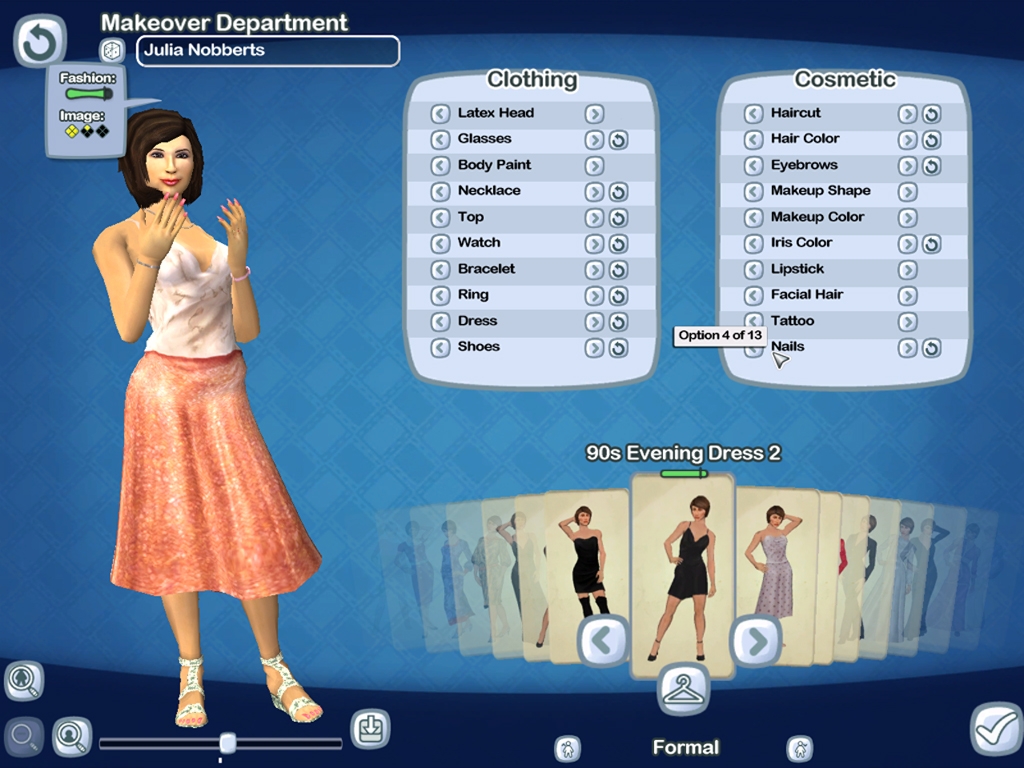Select next Glasses option
This screenshot has height=768, width=1024.
tap(594, 139)
